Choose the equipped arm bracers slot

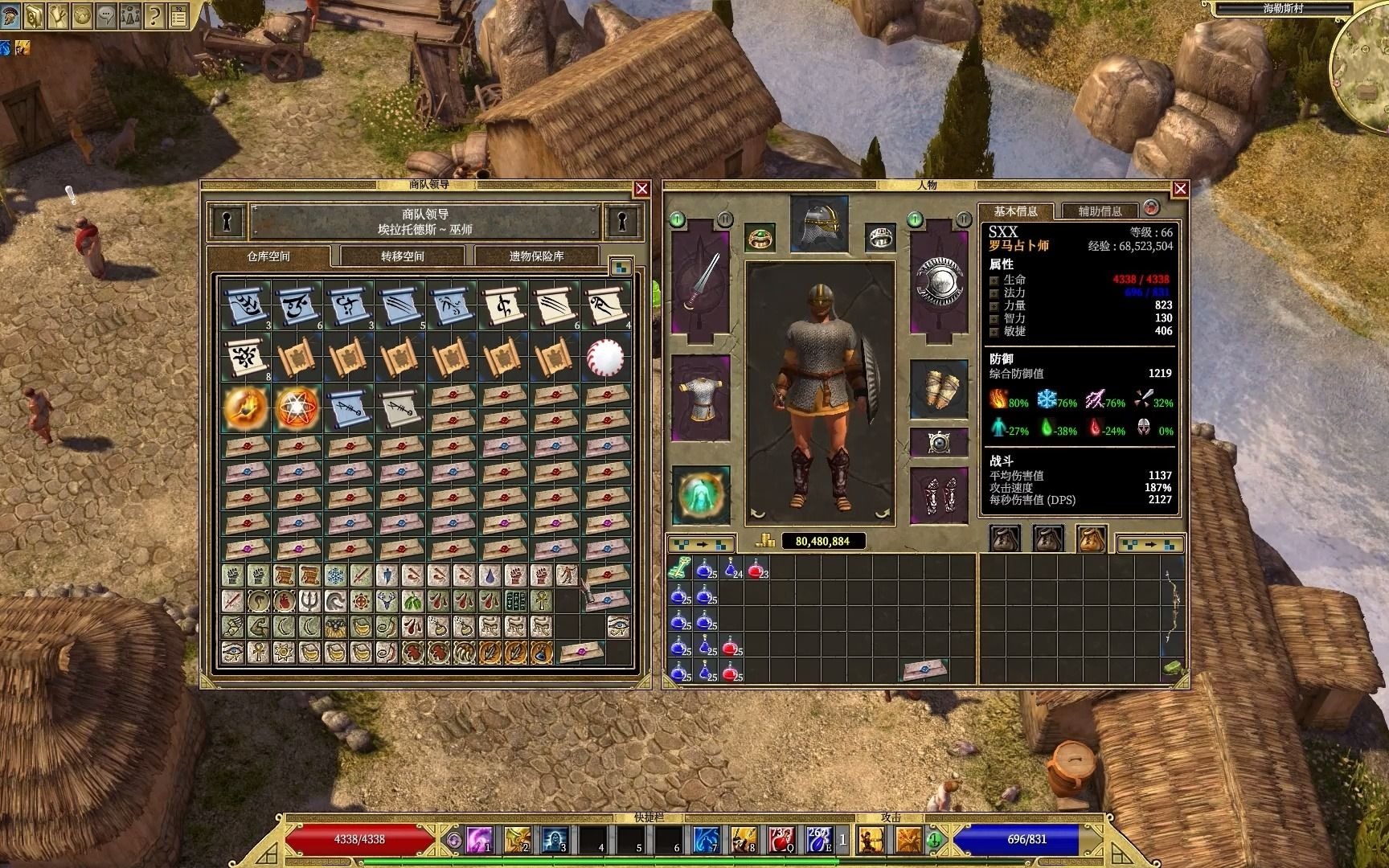click(x=939, y=389)
